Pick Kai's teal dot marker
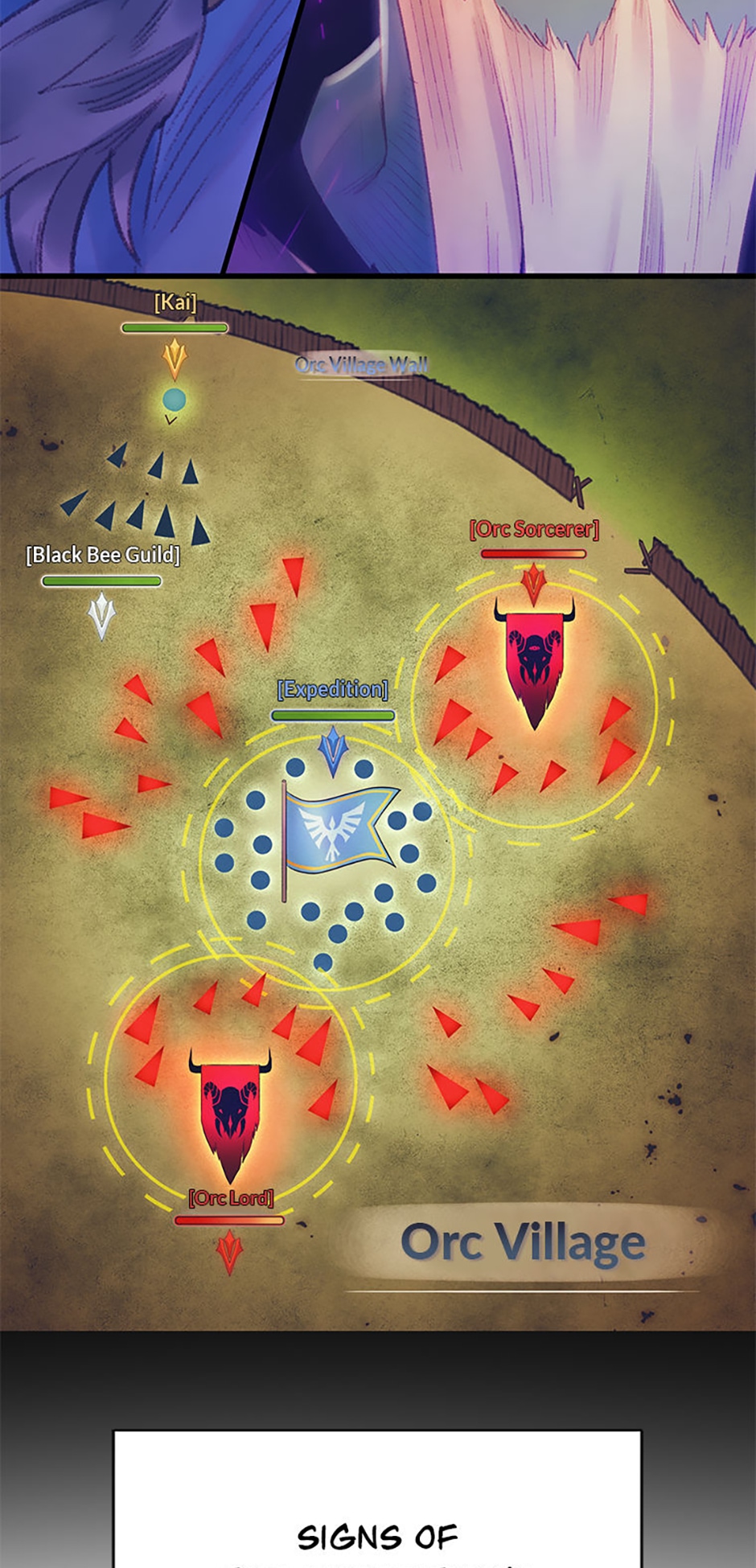The width and height of the screenshot is (756, 1568). pos(175,399)
